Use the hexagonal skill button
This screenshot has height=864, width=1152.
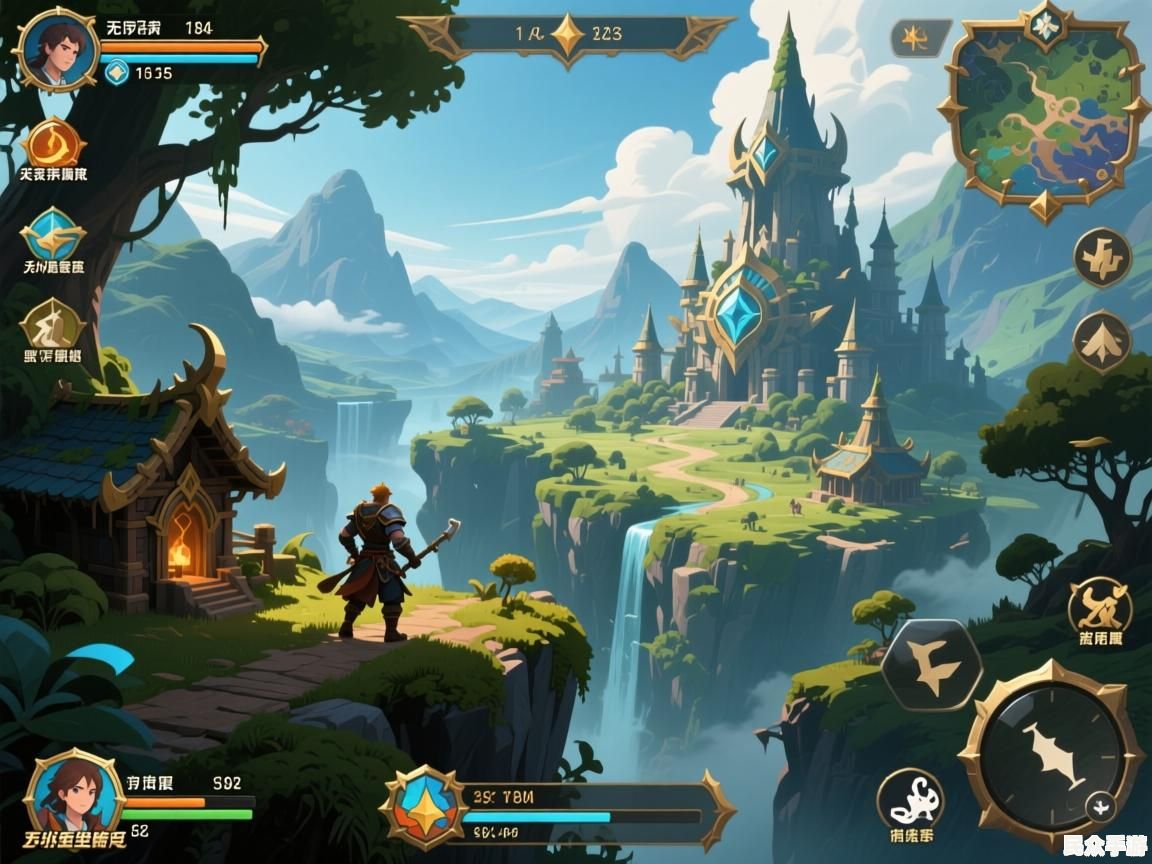point(931,665)
